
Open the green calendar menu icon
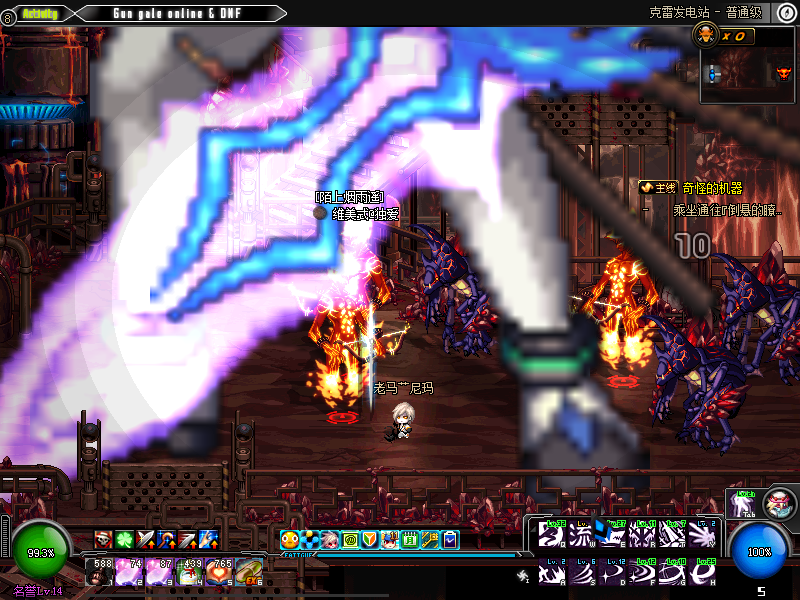pos(410,540)
